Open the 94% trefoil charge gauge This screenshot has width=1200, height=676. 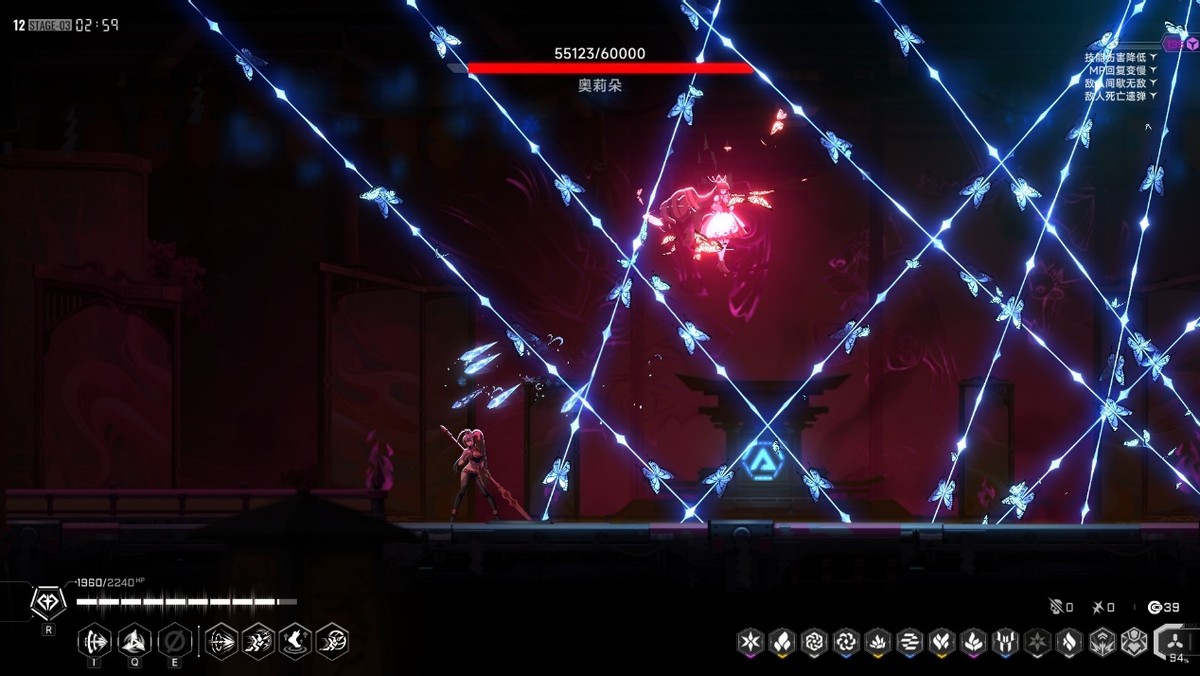pyautogui.click(x=1176, y=641)
